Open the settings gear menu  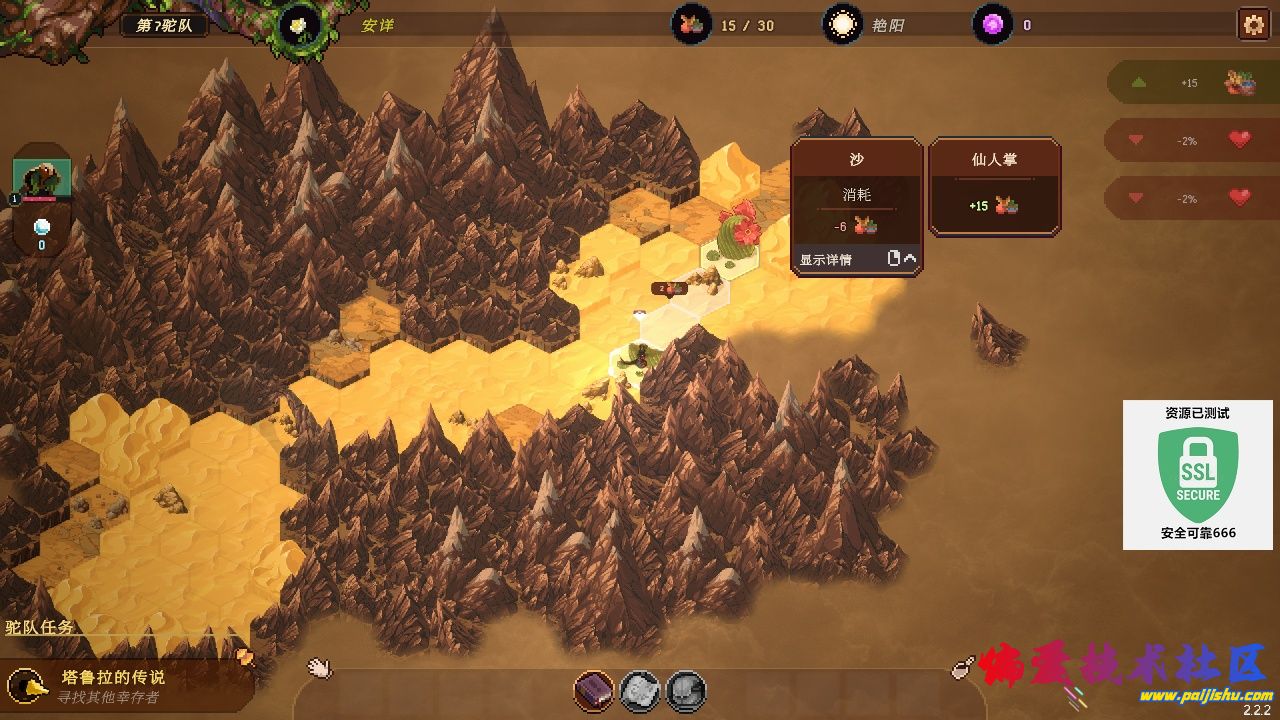point(1252,24)
